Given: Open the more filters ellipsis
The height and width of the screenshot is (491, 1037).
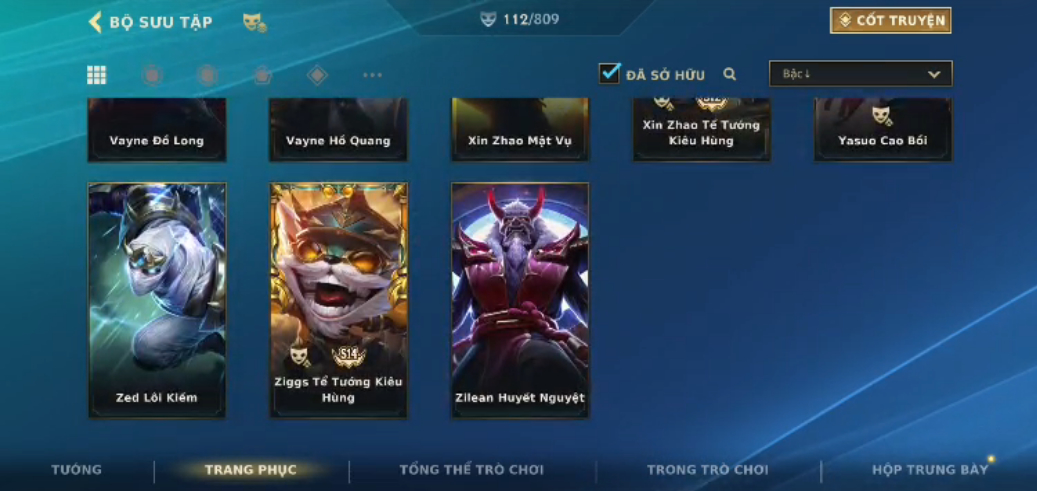Looking at the screenshot, I should point(372,75).
